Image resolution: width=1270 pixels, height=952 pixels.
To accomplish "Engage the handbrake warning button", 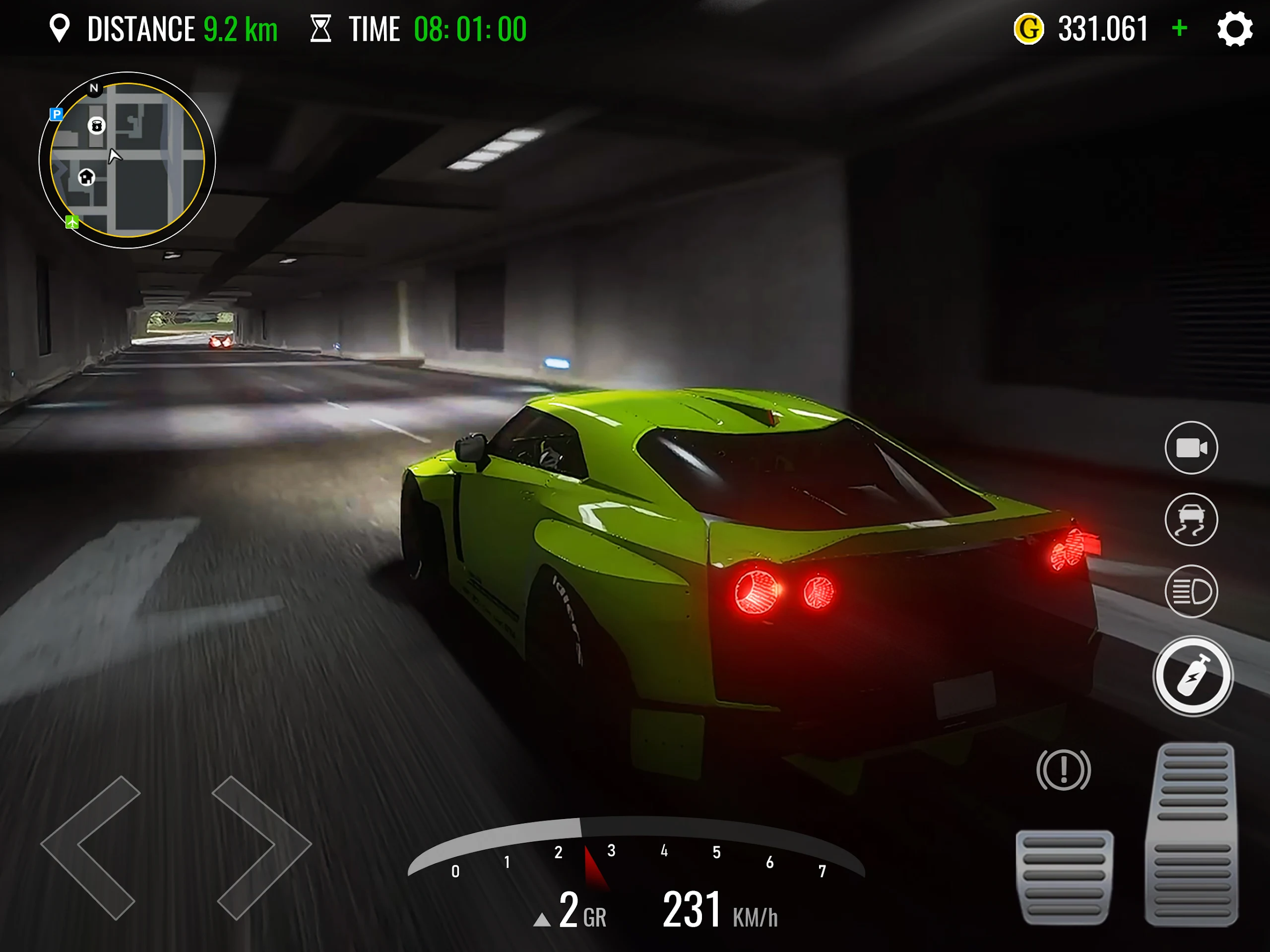I will point(1063,769).
